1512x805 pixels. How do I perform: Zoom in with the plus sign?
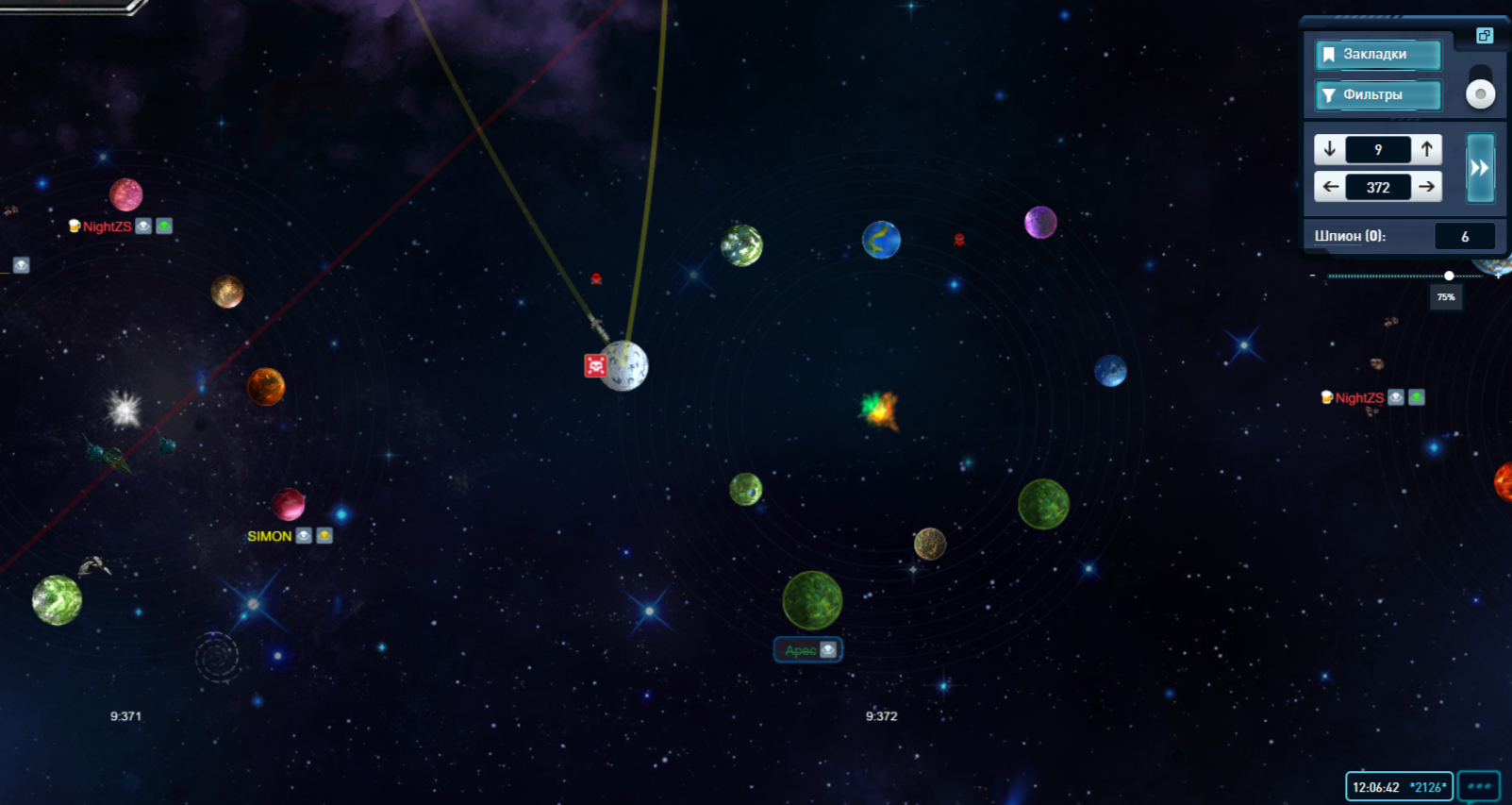click(1498, 277)
